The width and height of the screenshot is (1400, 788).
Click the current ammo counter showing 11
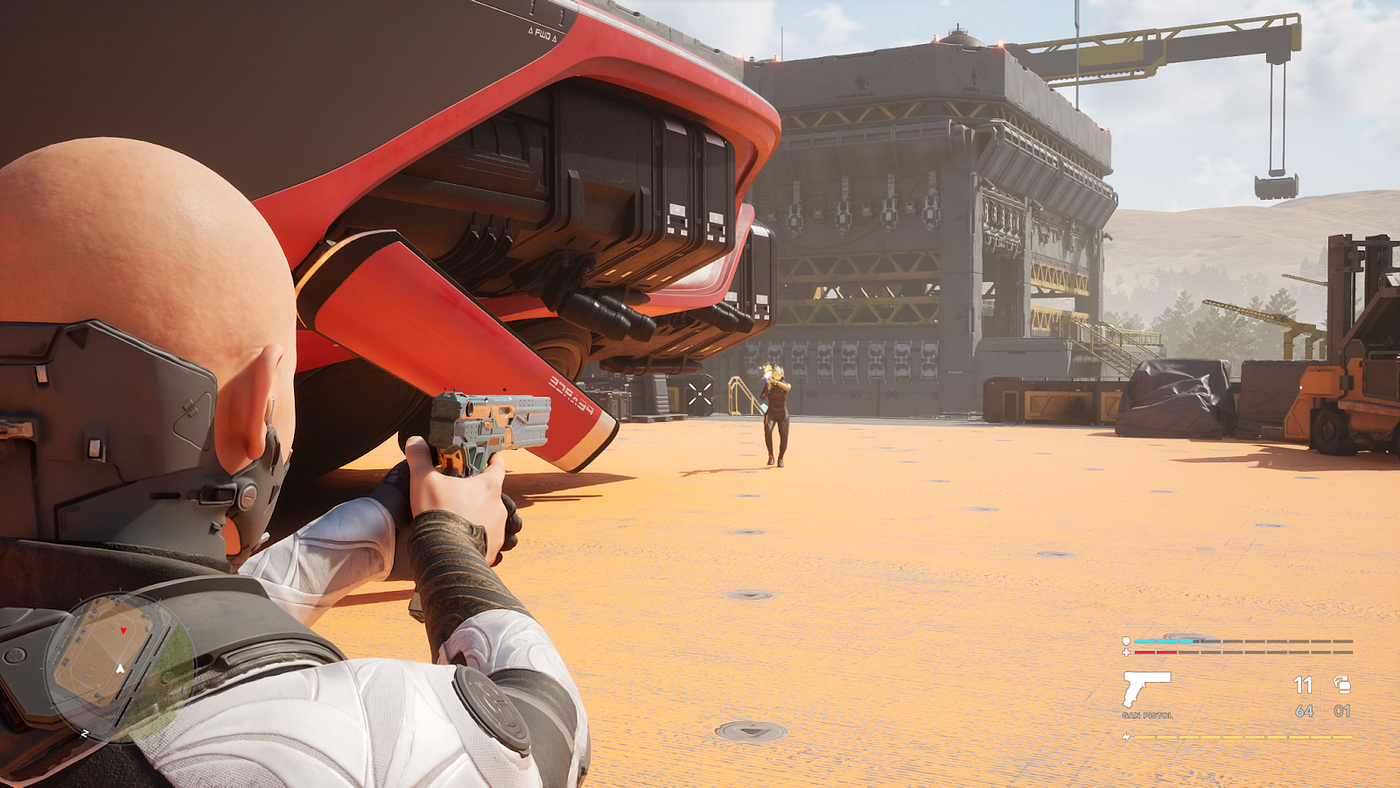(x=1304, y=685)
